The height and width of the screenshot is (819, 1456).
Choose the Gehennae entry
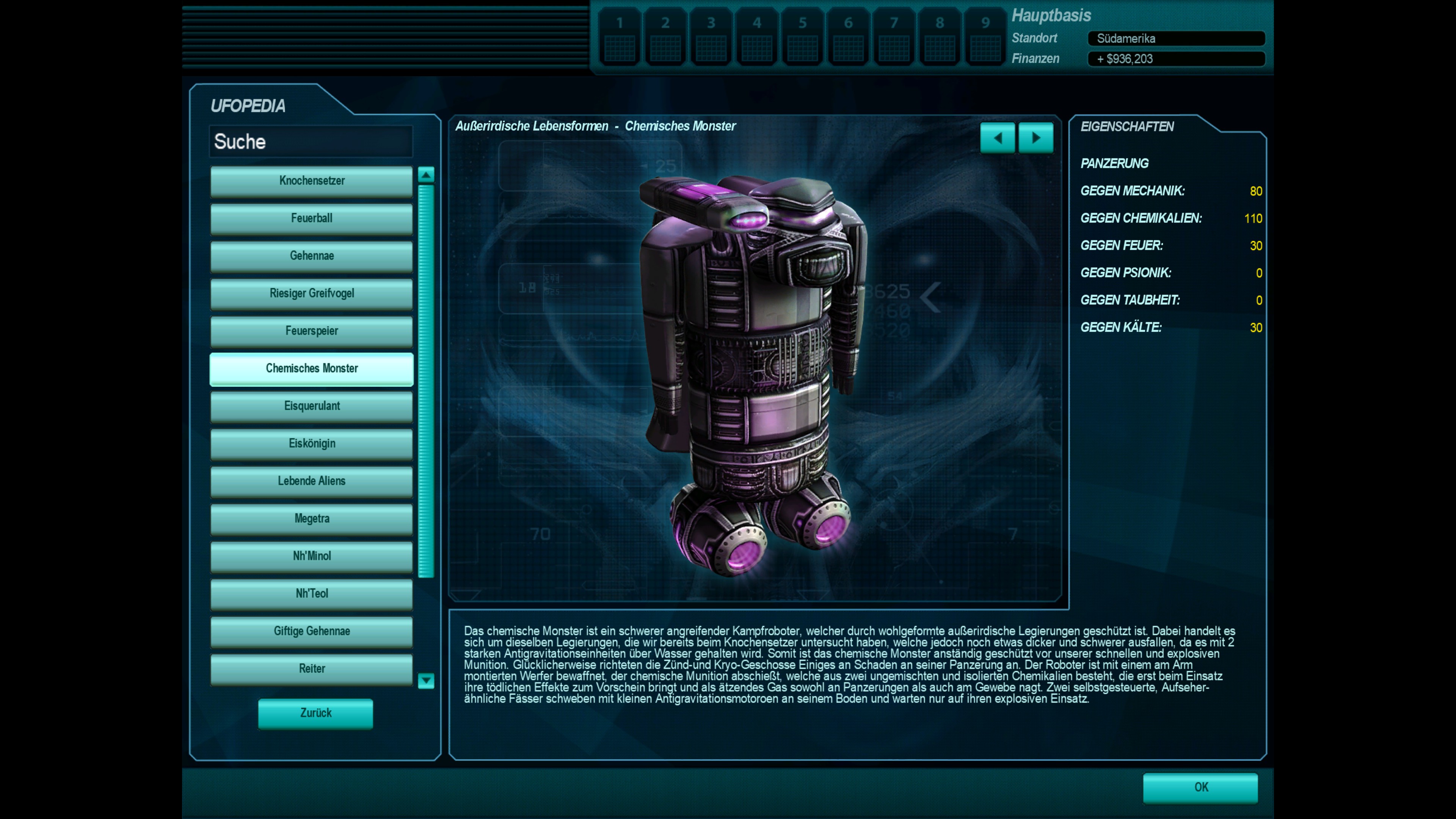[x=311, y=256]
